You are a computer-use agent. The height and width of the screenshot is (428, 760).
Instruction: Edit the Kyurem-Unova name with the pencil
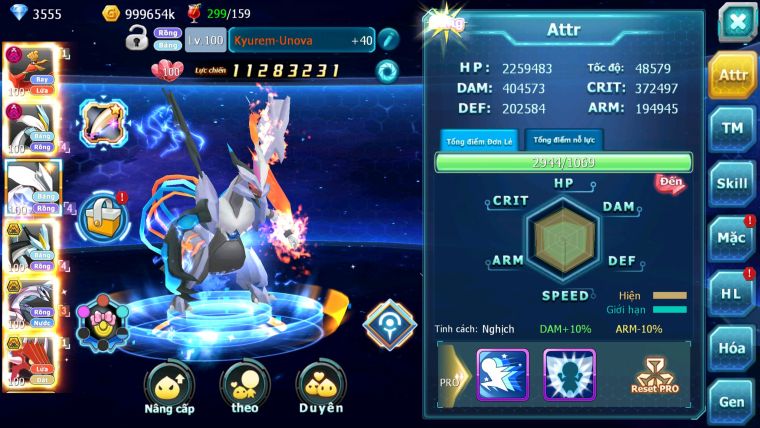point(388,40)
